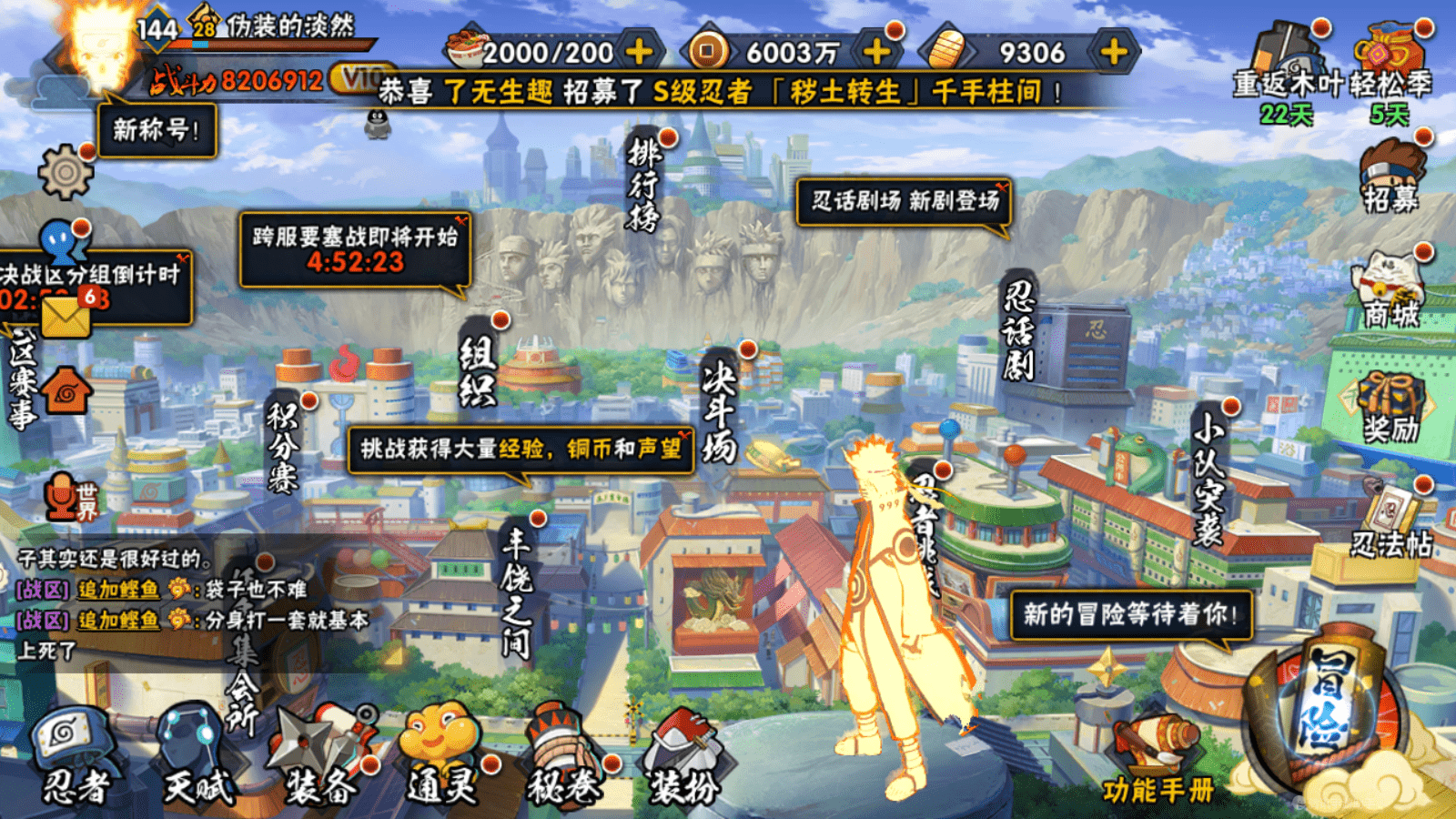Claim rewards from 奖励 gift icon
This screenshot has width=1456, height=819.
pyautogui.click(x=1390, y=405)
